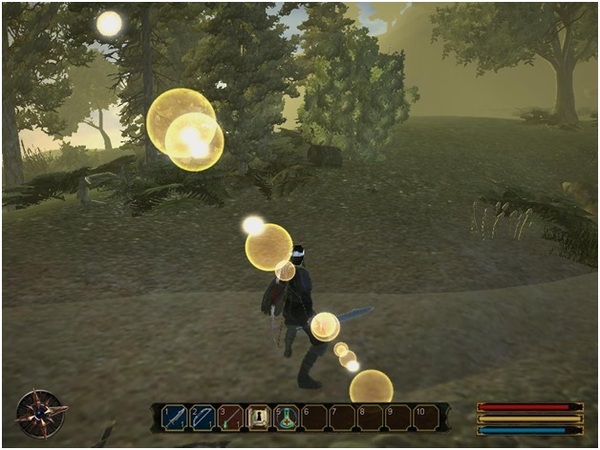
Task: Choose the arrow item in slot 3
Action: point(231,417)
